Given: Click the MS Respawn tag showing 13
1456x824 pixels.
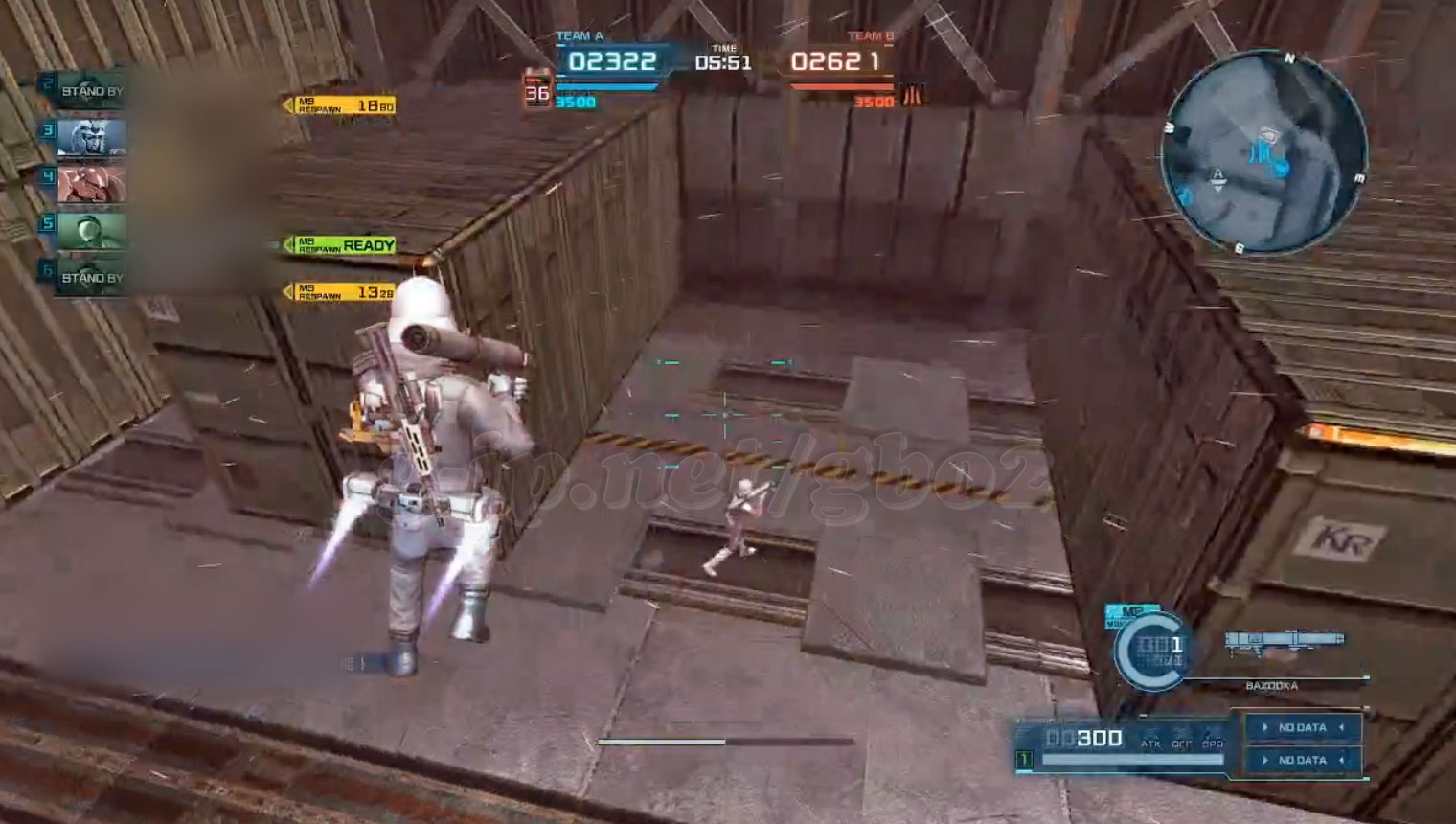Looking at the screenshot, I should pyautogui.click(x=342, y=291).
